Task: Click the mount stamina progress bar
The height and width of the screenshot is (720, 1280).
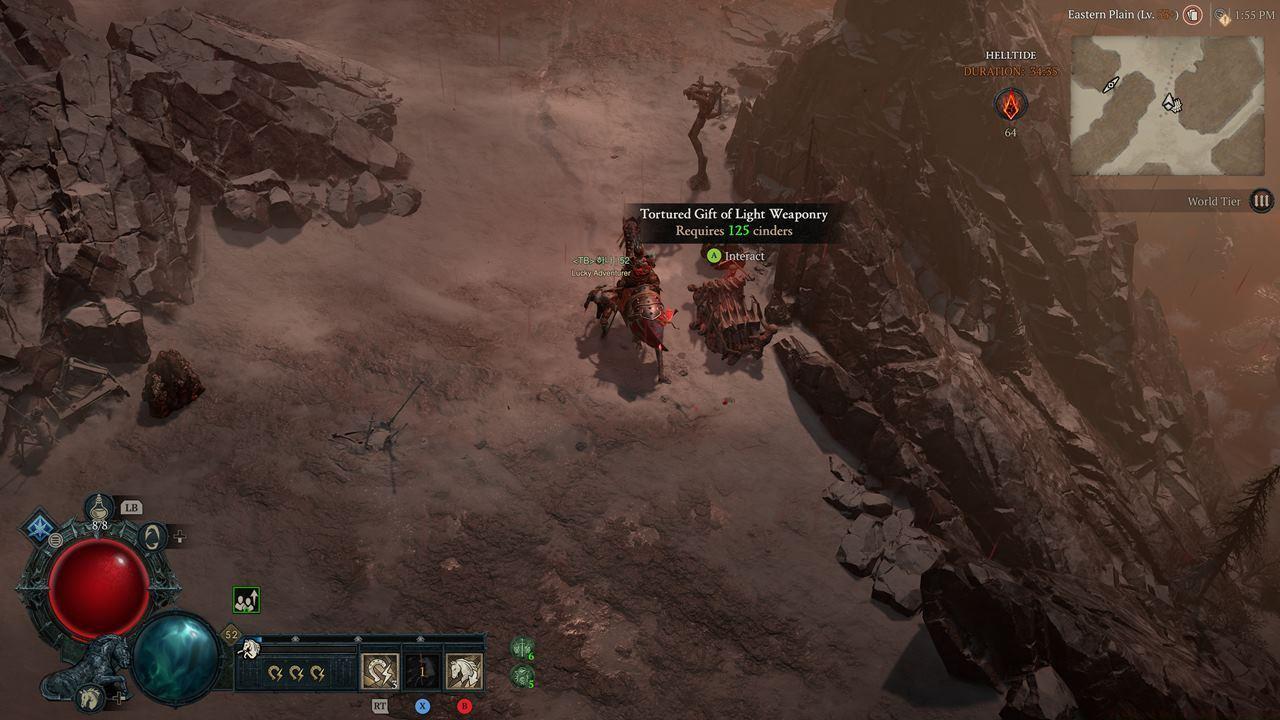Action: [307, 650]
